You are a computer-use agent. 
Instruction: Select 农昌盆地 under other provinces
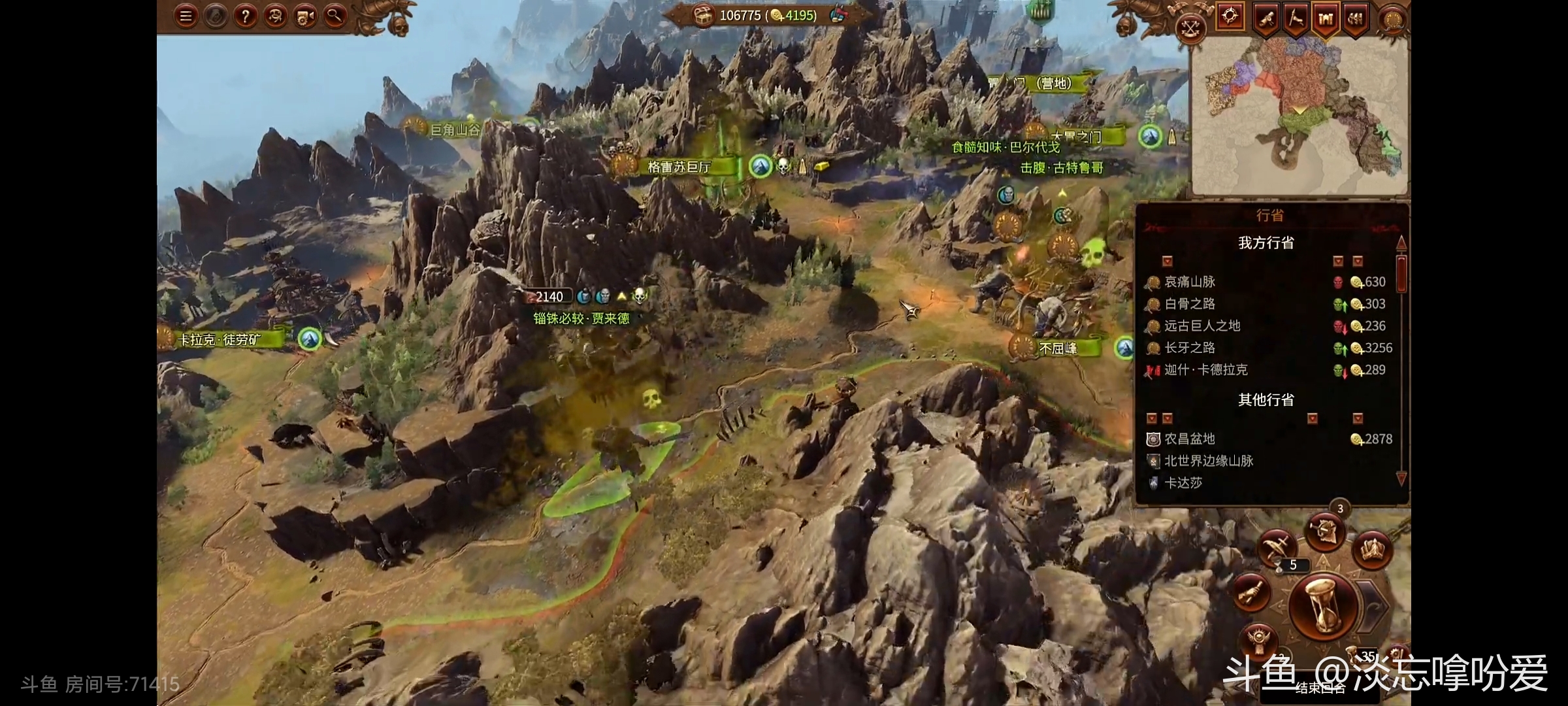click(1190, 439)
